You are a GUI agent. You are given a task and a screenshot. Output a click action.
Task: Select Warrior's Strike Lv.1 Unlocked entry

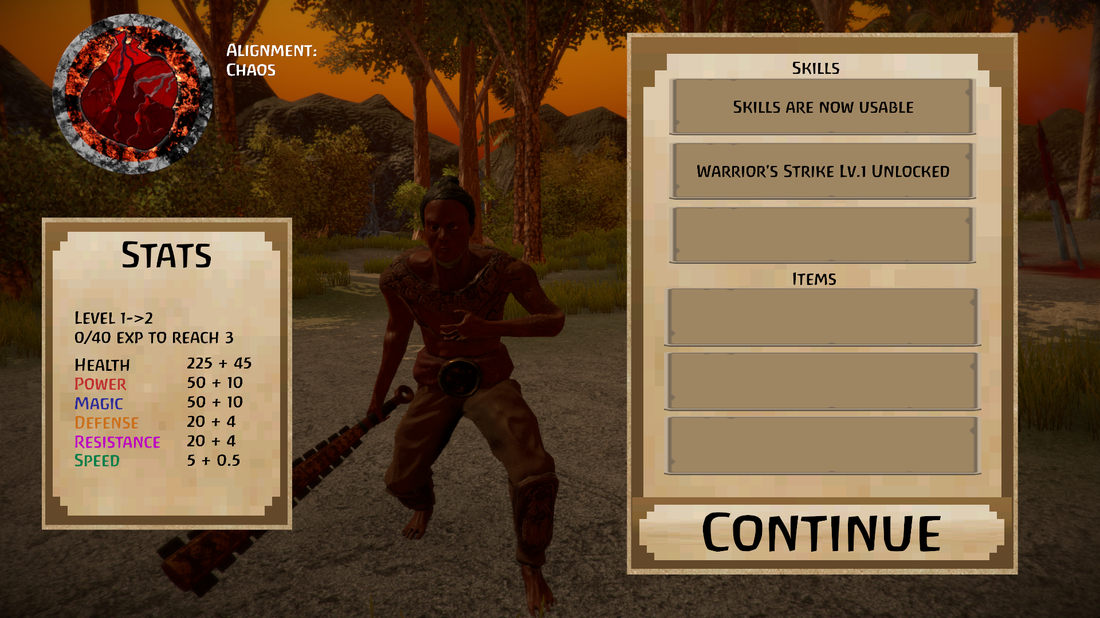(822, 171)
